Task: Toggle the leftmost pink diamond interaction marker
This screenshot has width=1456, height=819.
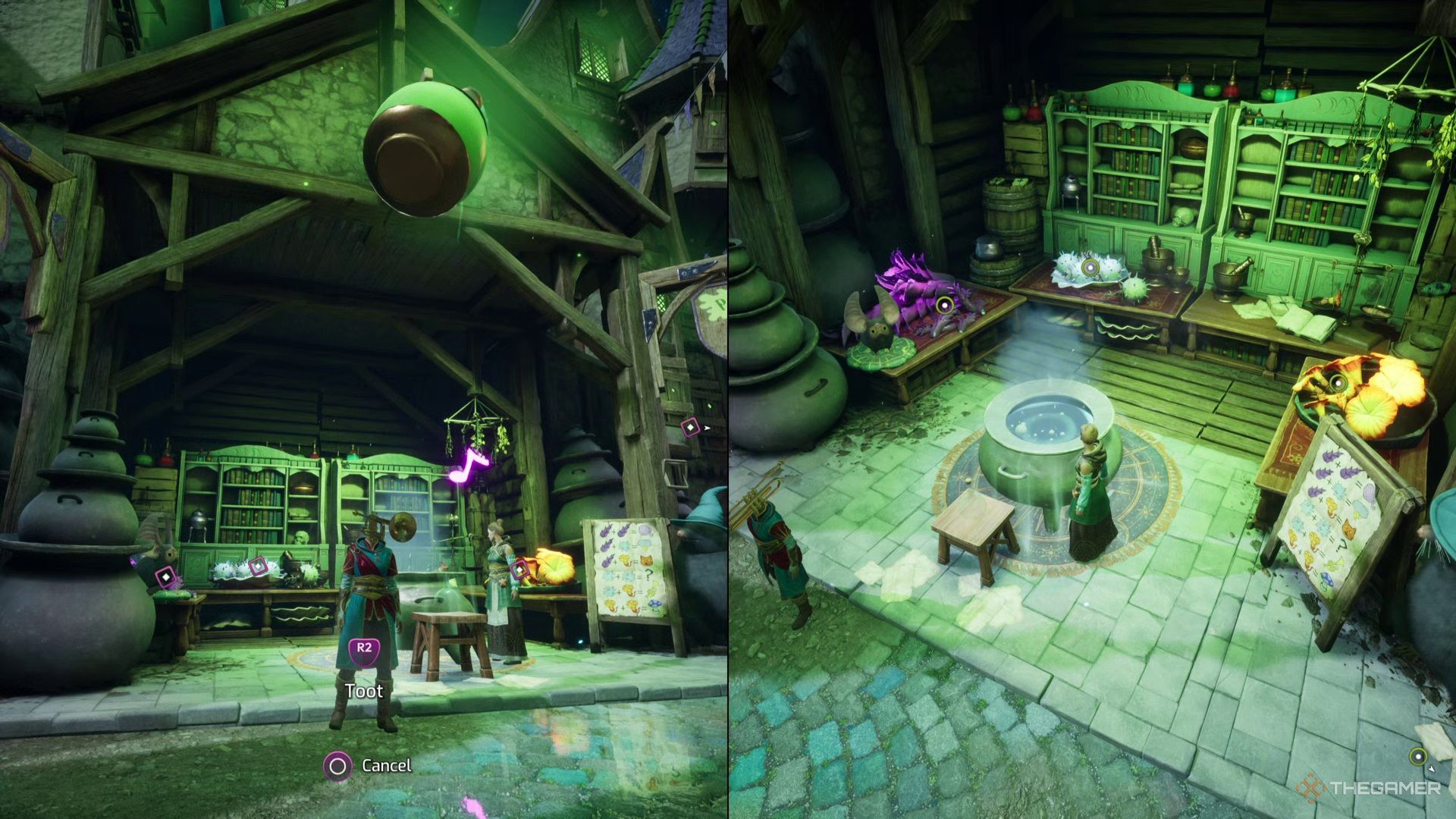Action: tap(165, 576)
